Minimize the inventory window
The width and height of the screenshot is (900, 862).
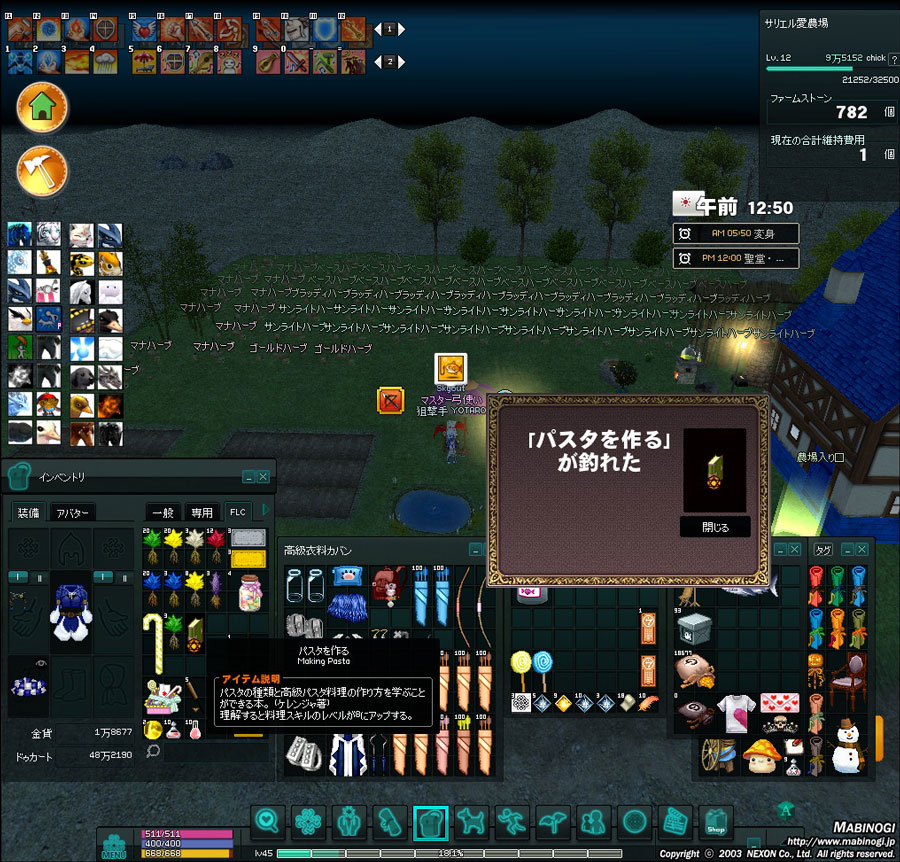pyautogui.click(x=247, y=477)
